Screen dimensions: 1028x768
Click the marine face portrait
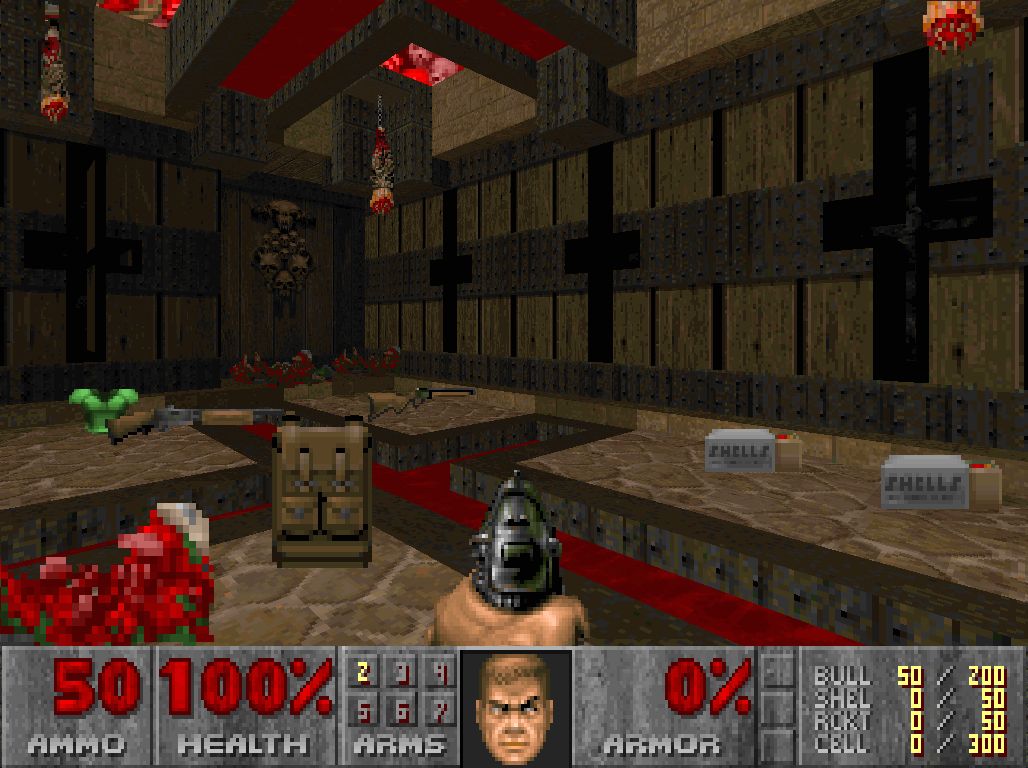tap(516, 706)
